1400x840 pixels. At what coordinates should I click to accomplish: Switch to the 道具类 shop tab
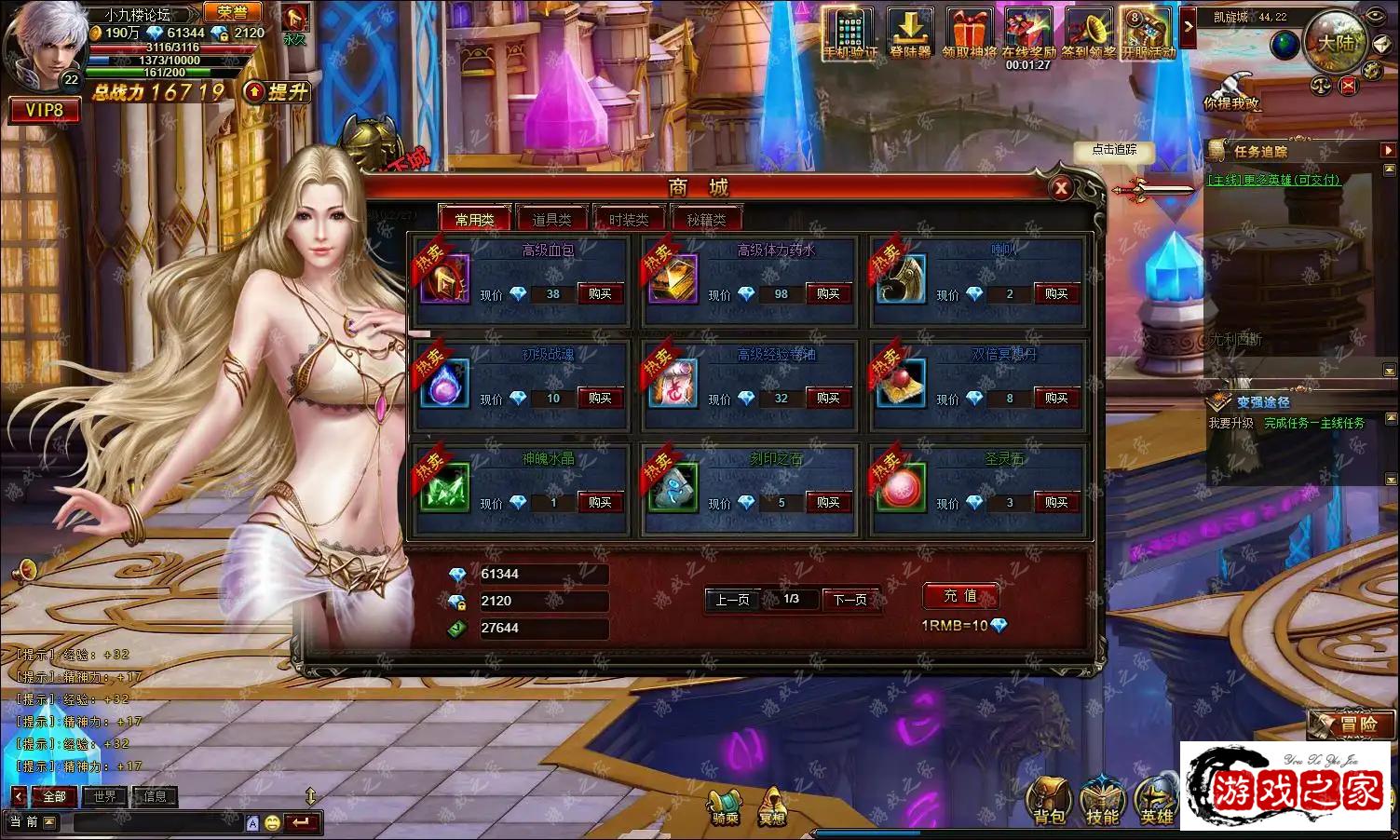551,220
